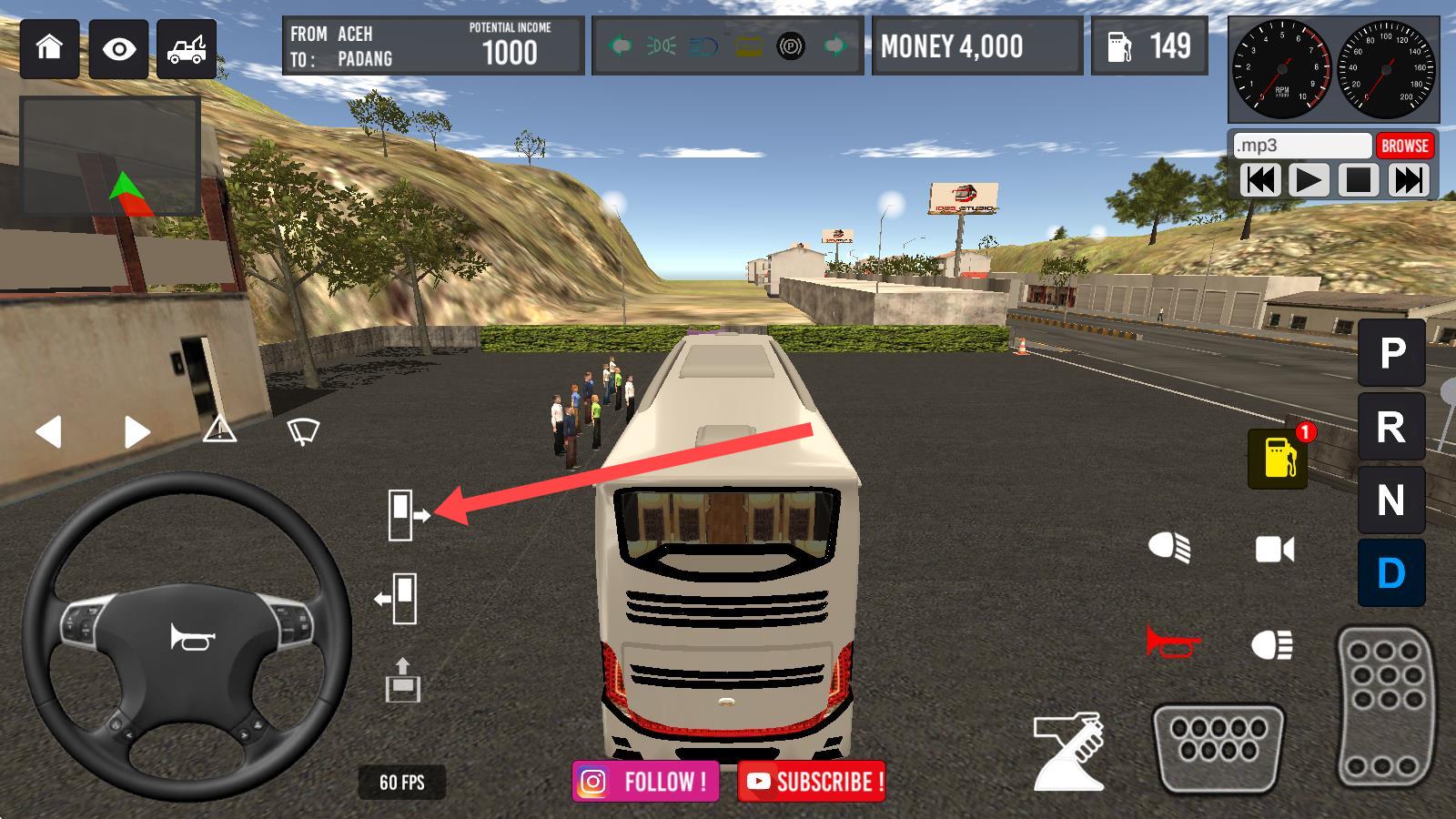Select Drive gear
1456x819 pixels.
[x=1391, y=573]
